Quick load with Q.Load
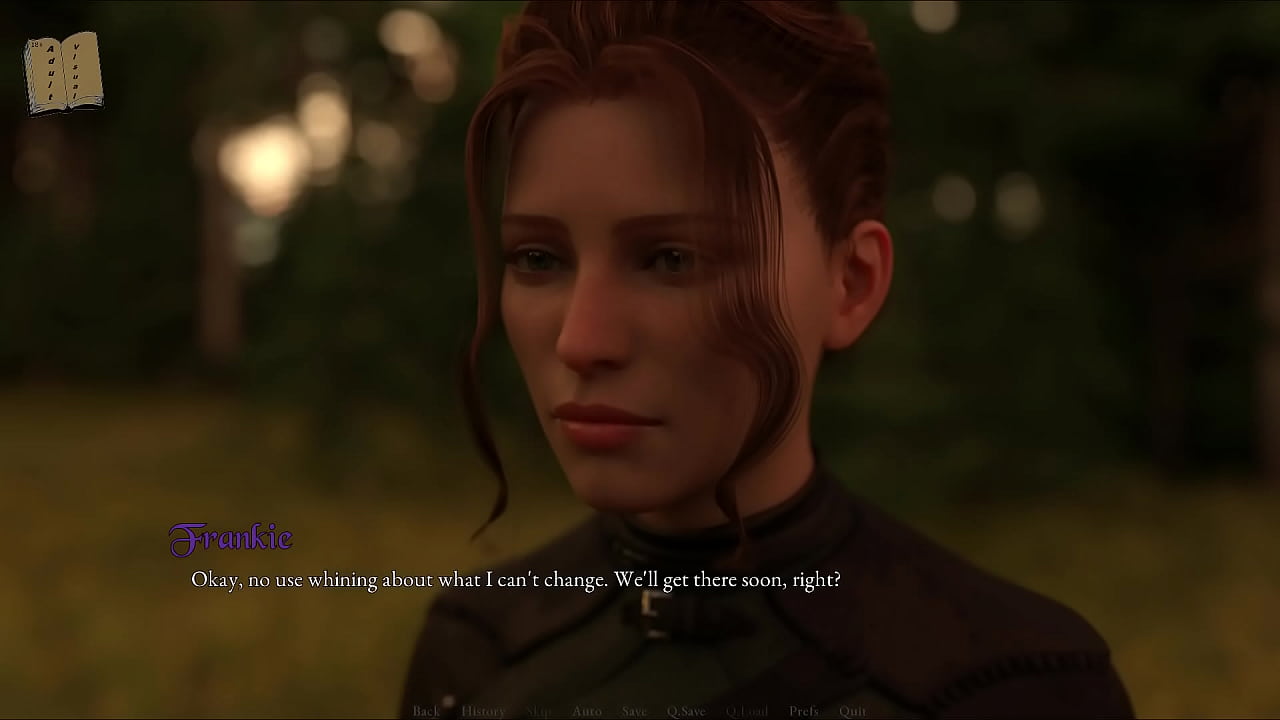 point(747,711)
